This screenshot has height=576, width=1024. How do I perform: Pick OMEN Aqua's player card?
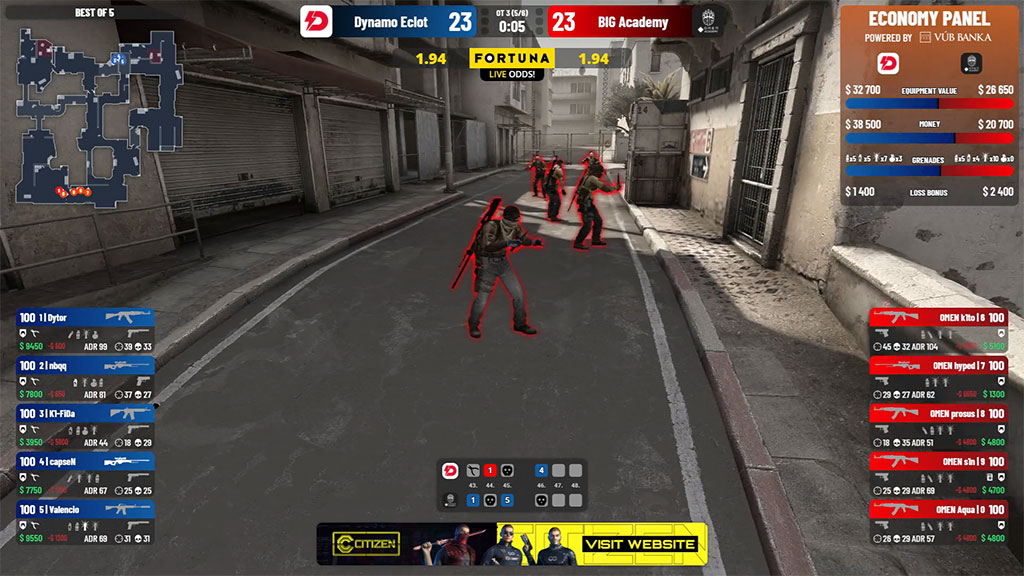pyautogui.click(x=938, y=523)
